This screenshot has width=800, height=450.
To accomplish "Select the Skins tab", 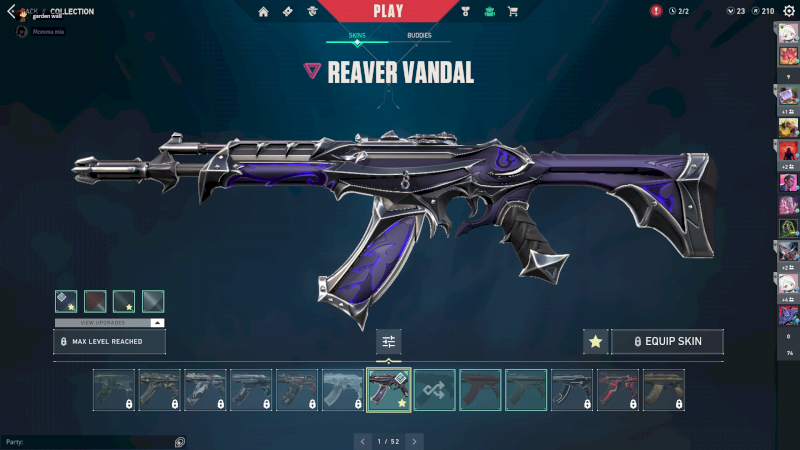I will pyautogui.click(x=357, y=36).
